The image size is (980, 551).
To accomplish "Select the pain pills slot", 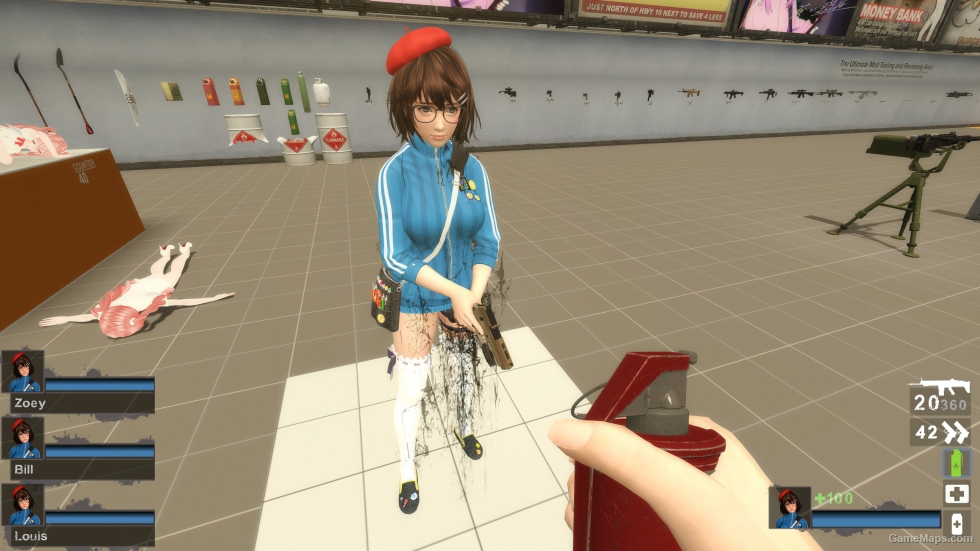I will 956,523.
